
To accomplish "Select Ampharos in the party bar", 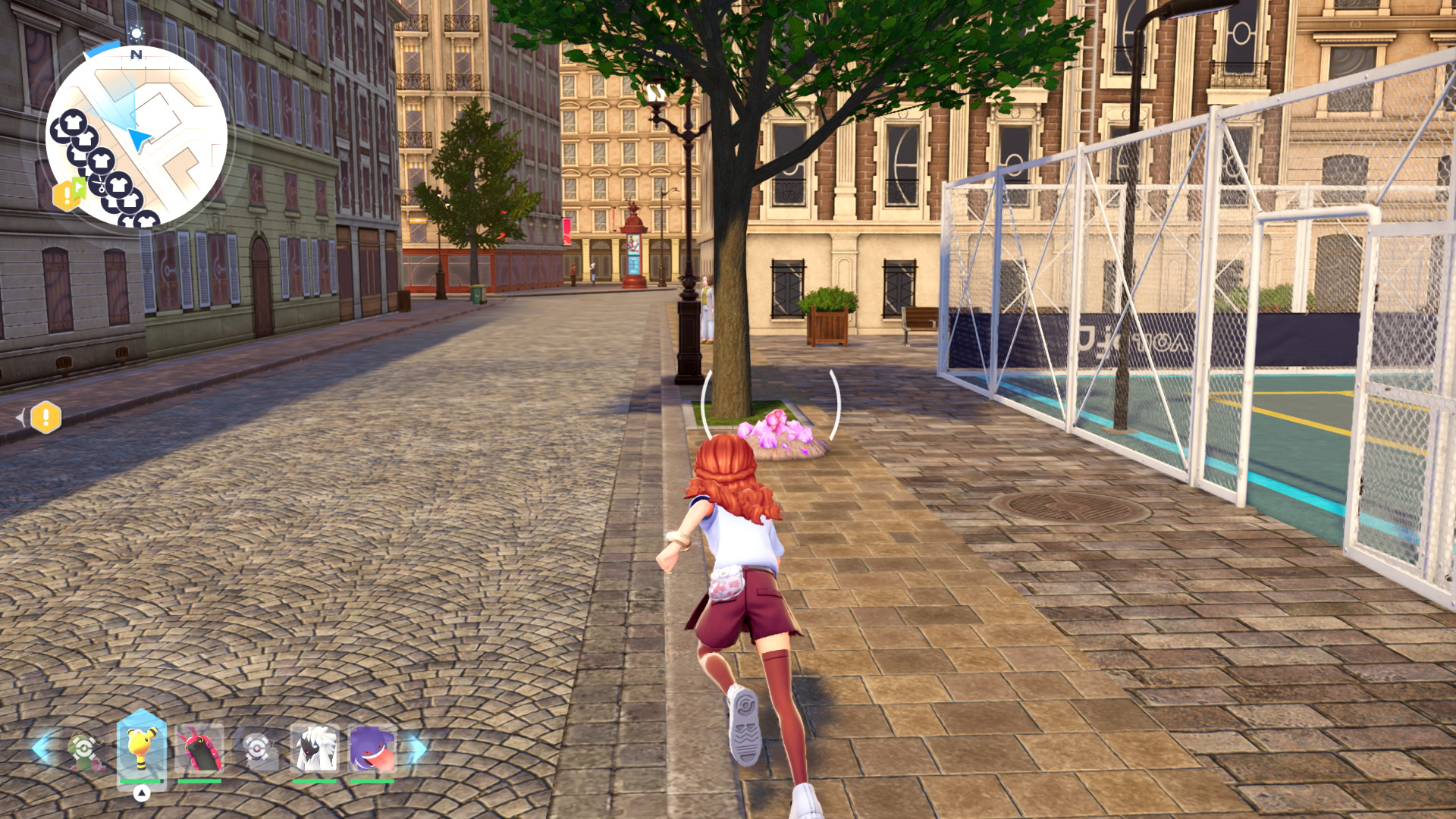I will (x=142, y=748).
